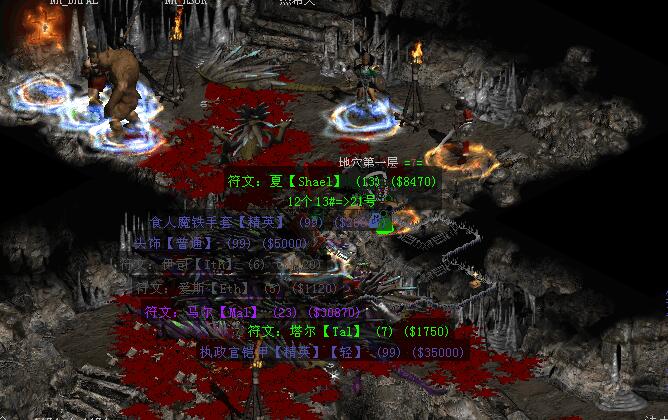Pick up the Archon Plate elite label
This screenshot has width=668, height=420.
pos(332,352)
